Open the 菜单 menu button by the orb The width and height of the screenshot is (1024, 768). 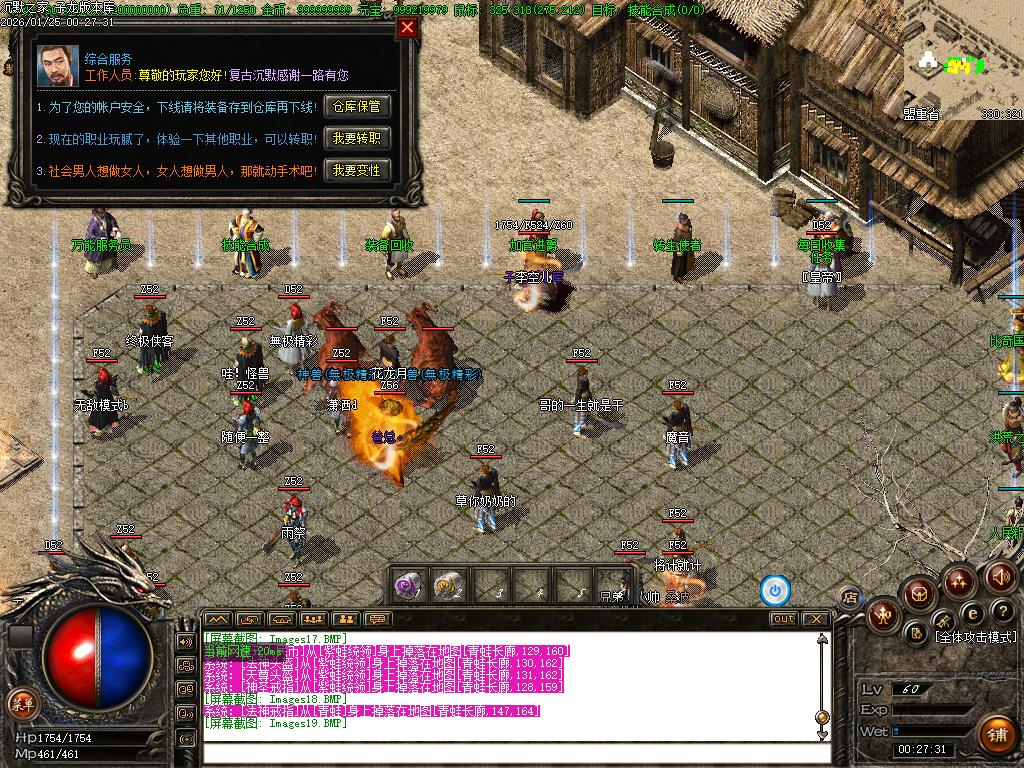(x=21, y=702)
